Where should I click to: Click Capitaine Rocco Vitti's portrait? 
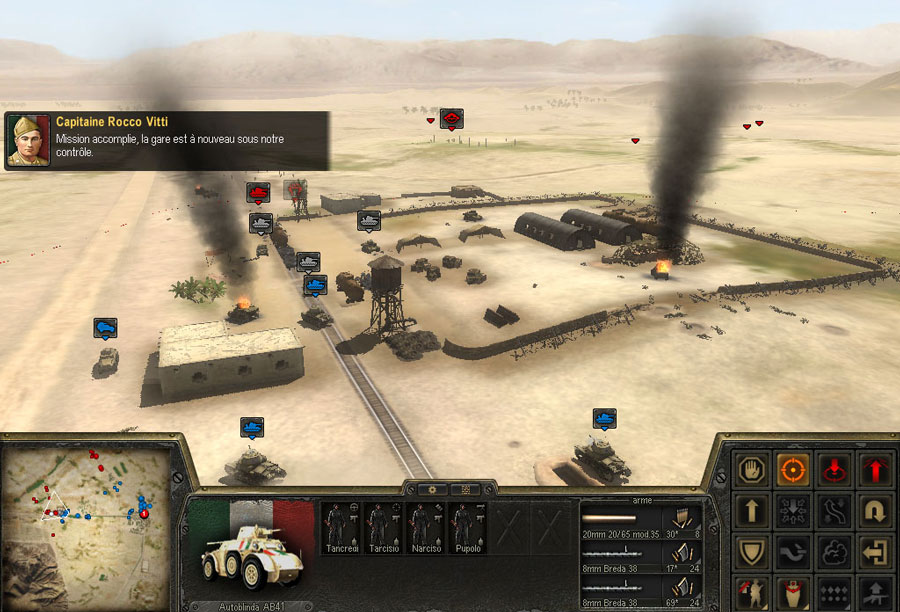28,140
